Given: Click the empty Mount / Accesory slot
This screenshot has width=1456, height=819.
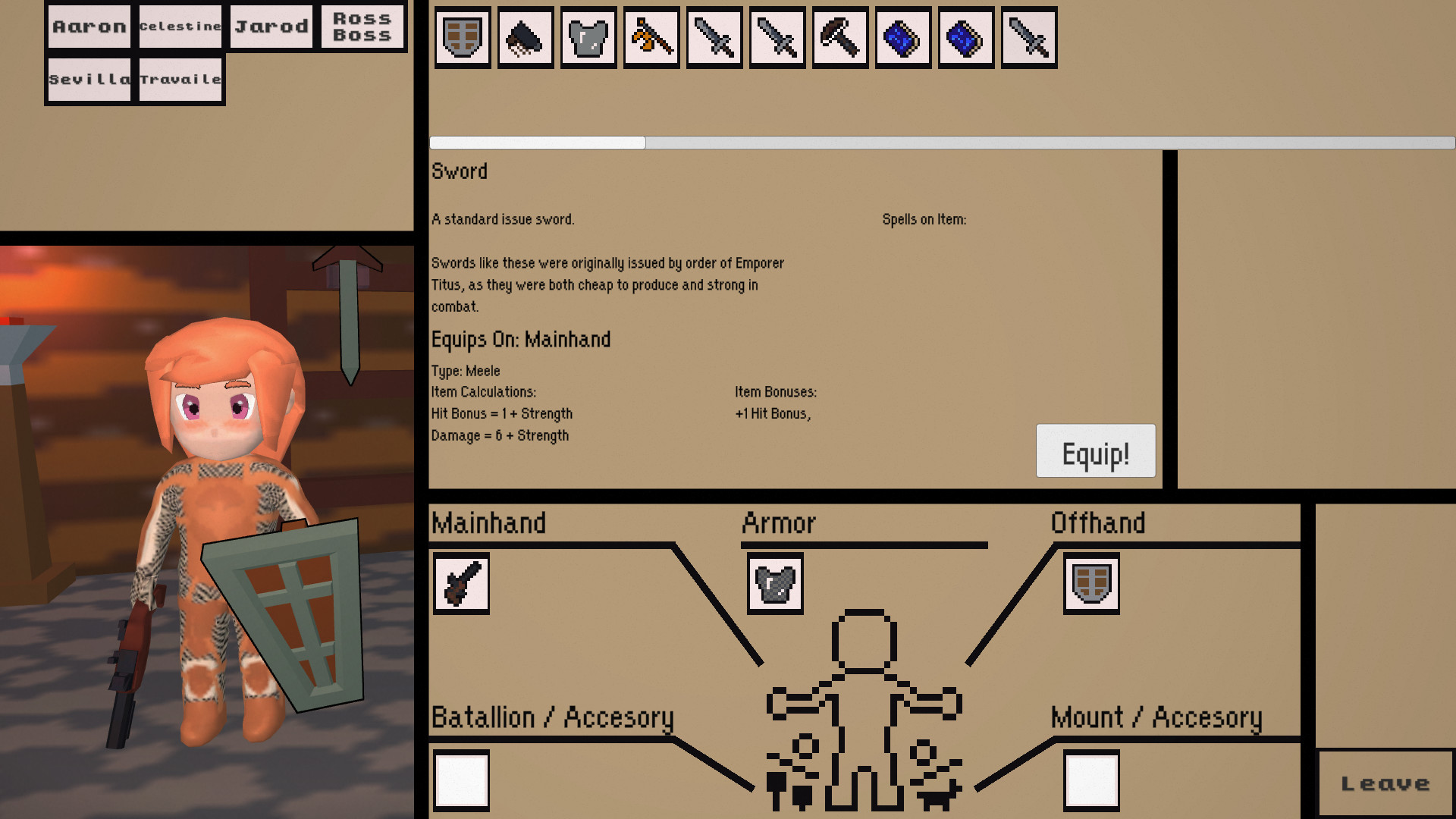Looking at the screenshot, I should pyautogui.click(x=1090, y=780).
